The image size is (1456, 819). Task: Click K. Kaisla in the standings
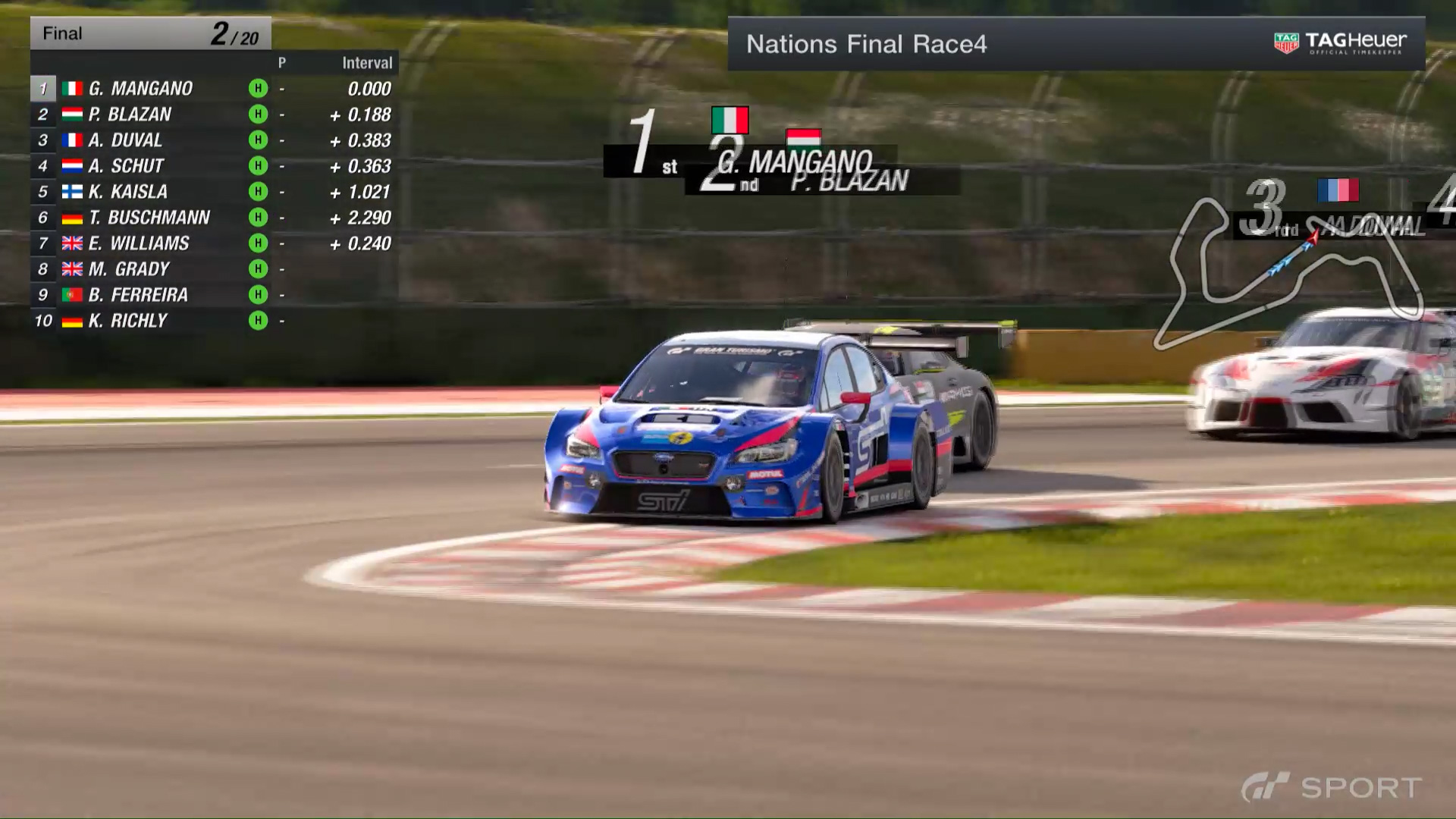pyautogui.click(x=127, y=192)
